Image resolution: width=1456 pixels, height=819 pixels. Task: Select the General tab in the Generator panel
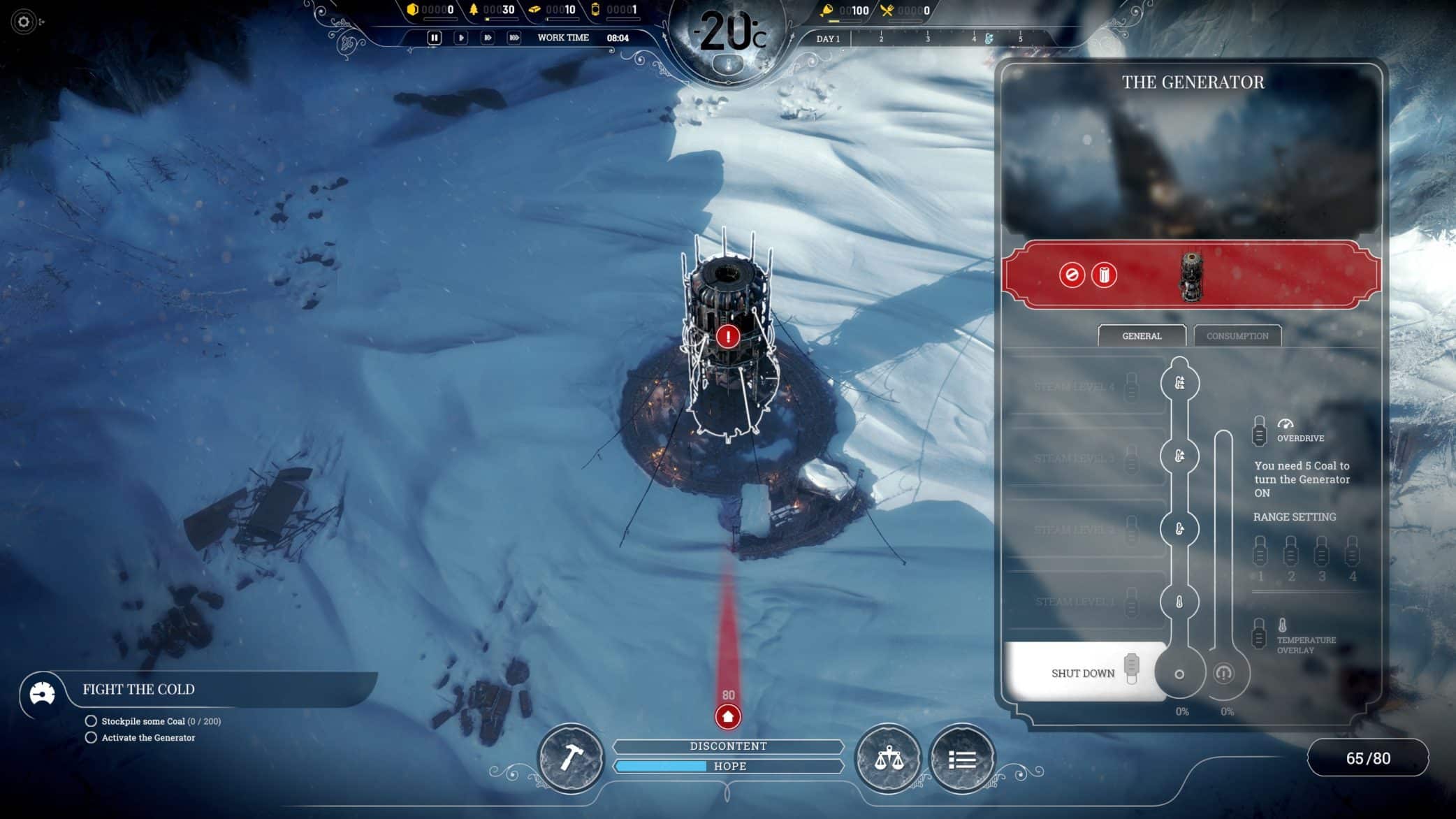tap(1142, 336)
